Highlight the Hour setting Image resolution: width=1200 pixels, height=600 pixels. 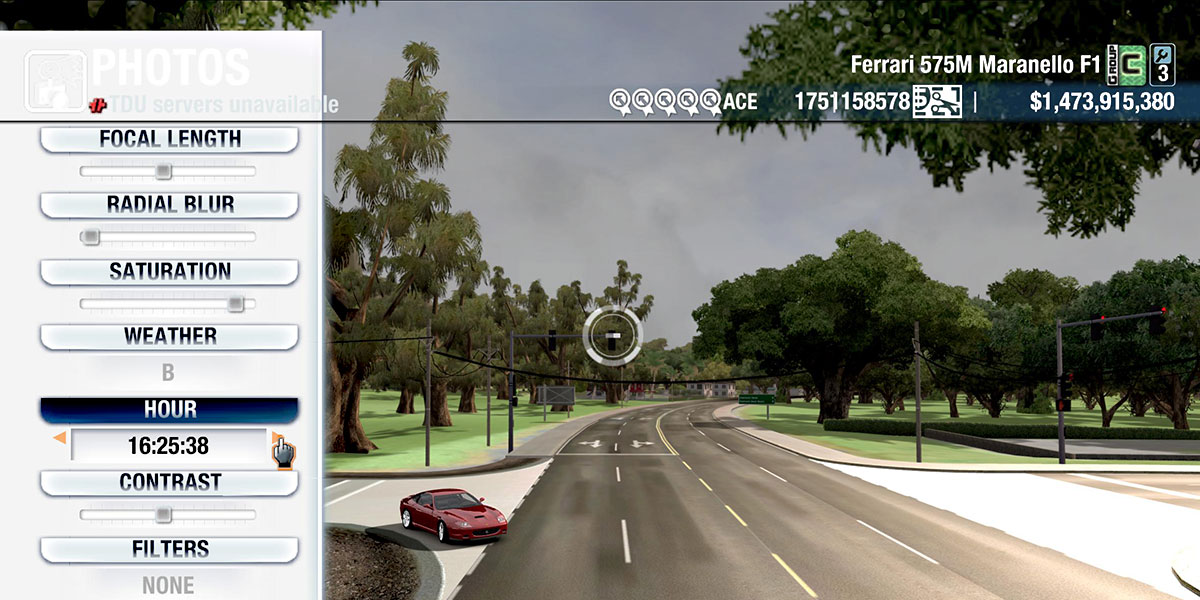pos(169,410)
